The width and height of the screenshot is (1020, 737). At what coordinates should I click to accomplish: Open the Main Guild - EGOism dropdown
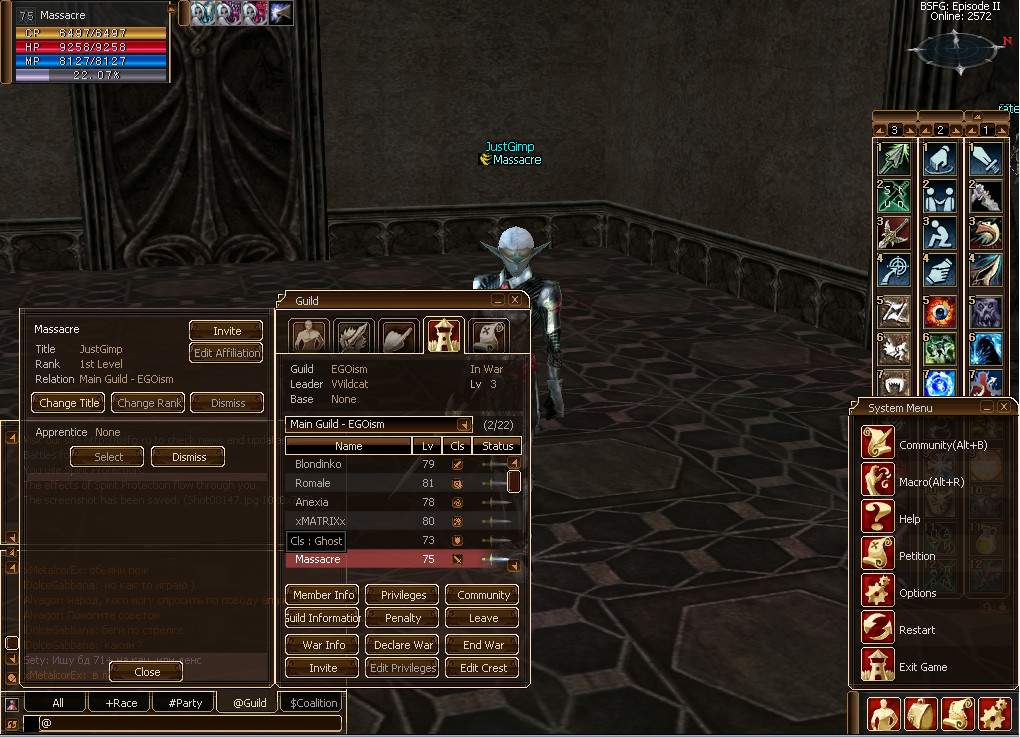[464, 425]
